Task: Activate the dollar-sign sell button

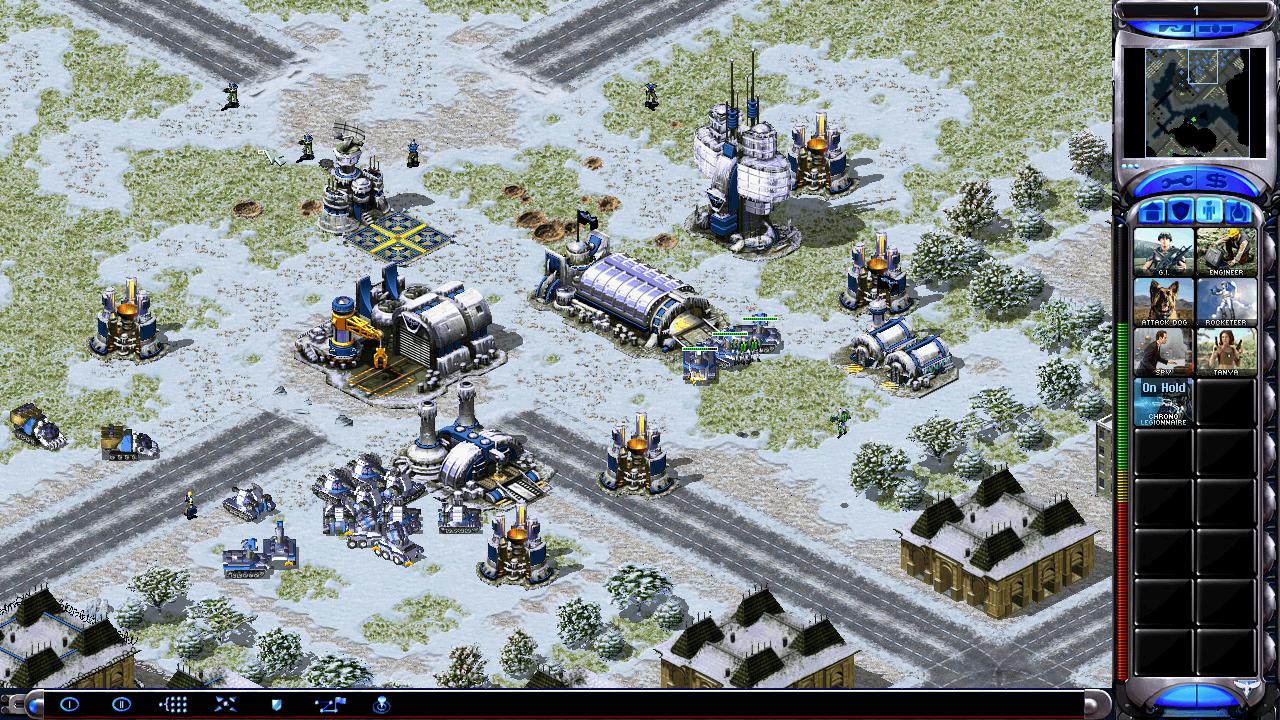Action: coord(1218,181)
